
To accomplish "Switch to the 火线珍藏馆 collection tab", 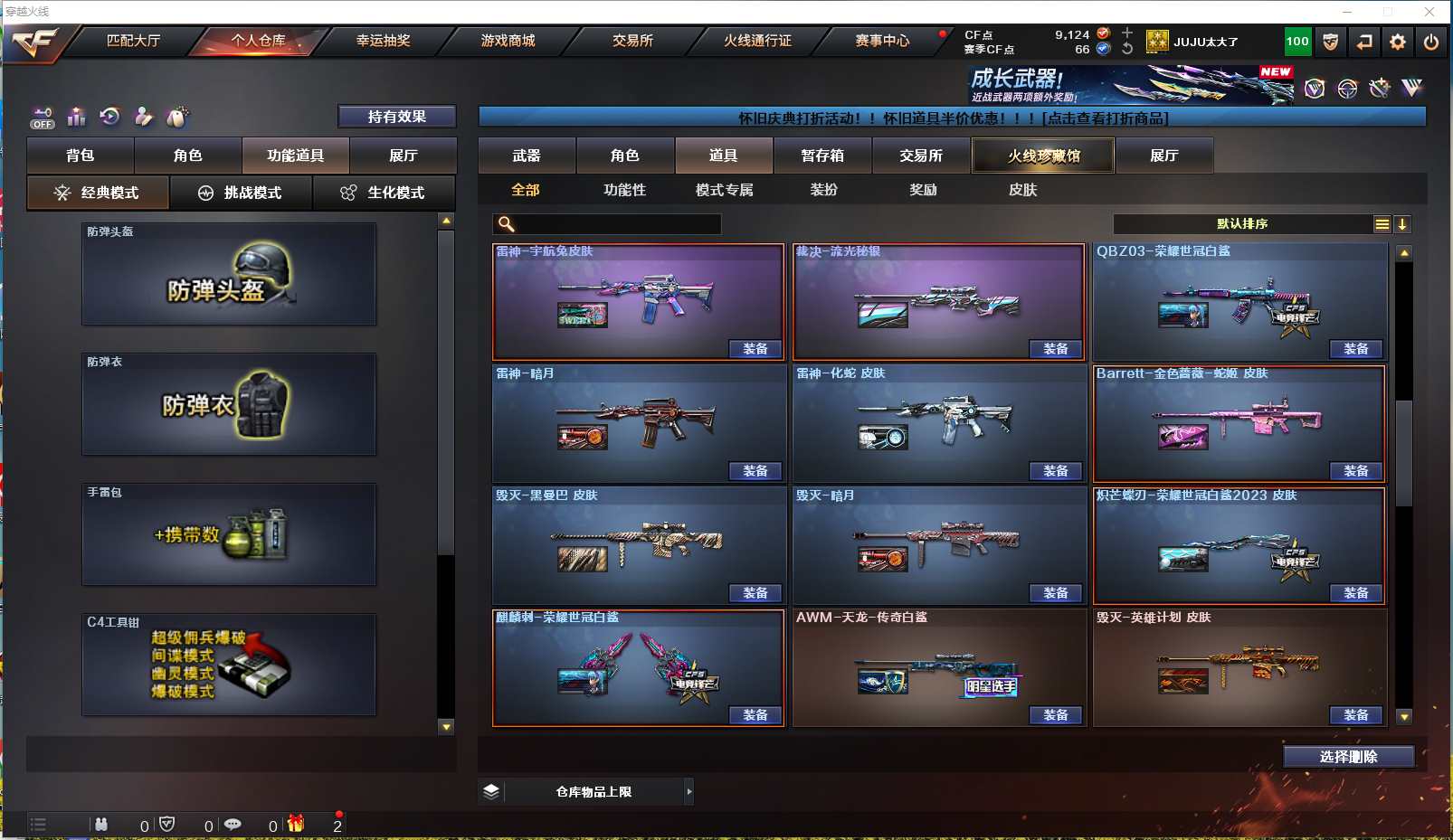I will pyautogui.click(x=1043, y=156).
